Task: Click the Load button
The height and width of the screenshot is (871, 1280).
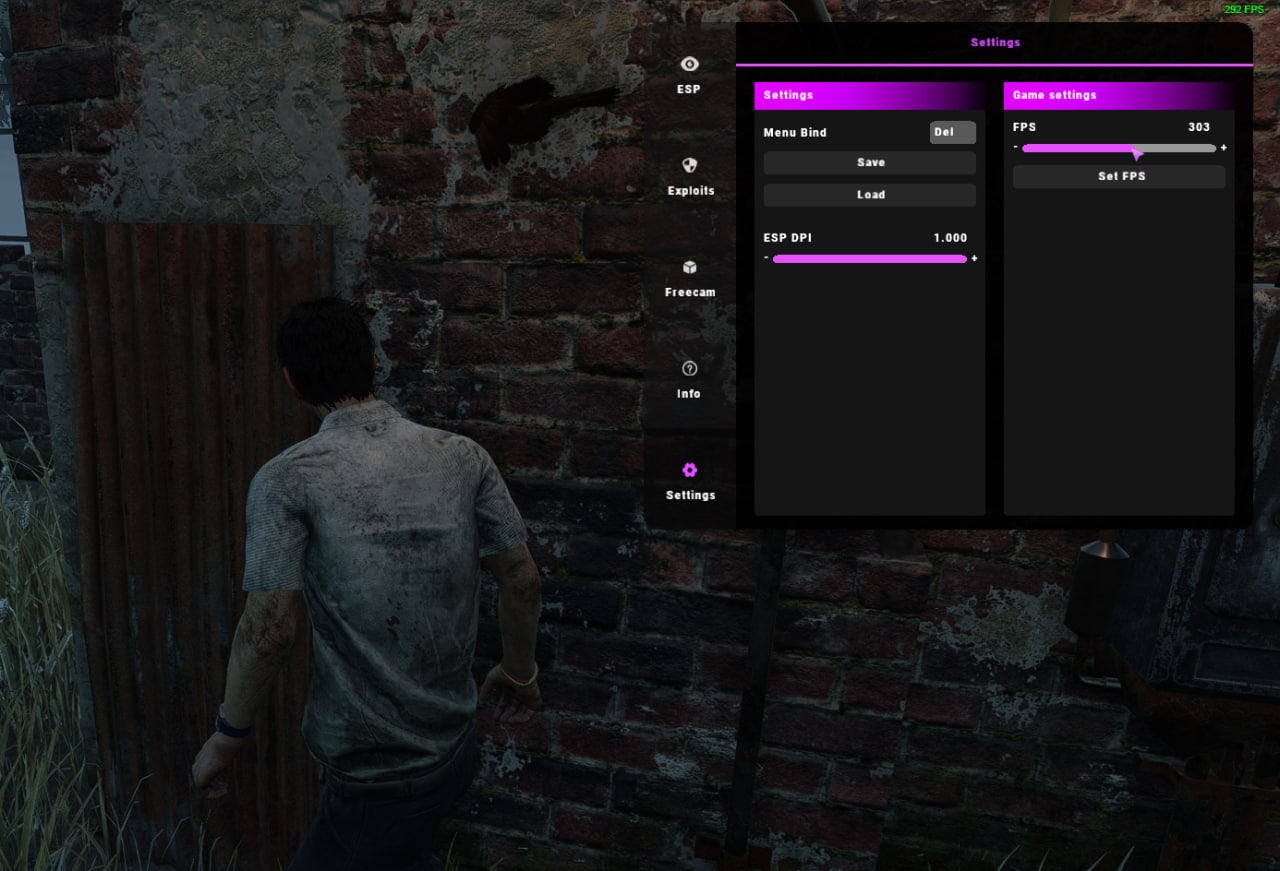Action: [x=870, y=195]
